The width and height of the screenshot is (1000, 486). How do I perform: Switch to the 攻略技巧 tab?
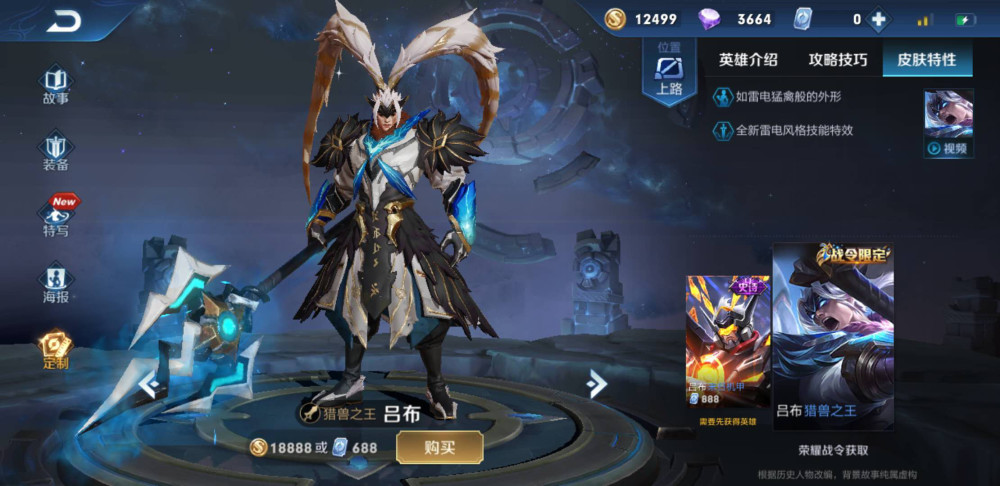tap(838, 60)
